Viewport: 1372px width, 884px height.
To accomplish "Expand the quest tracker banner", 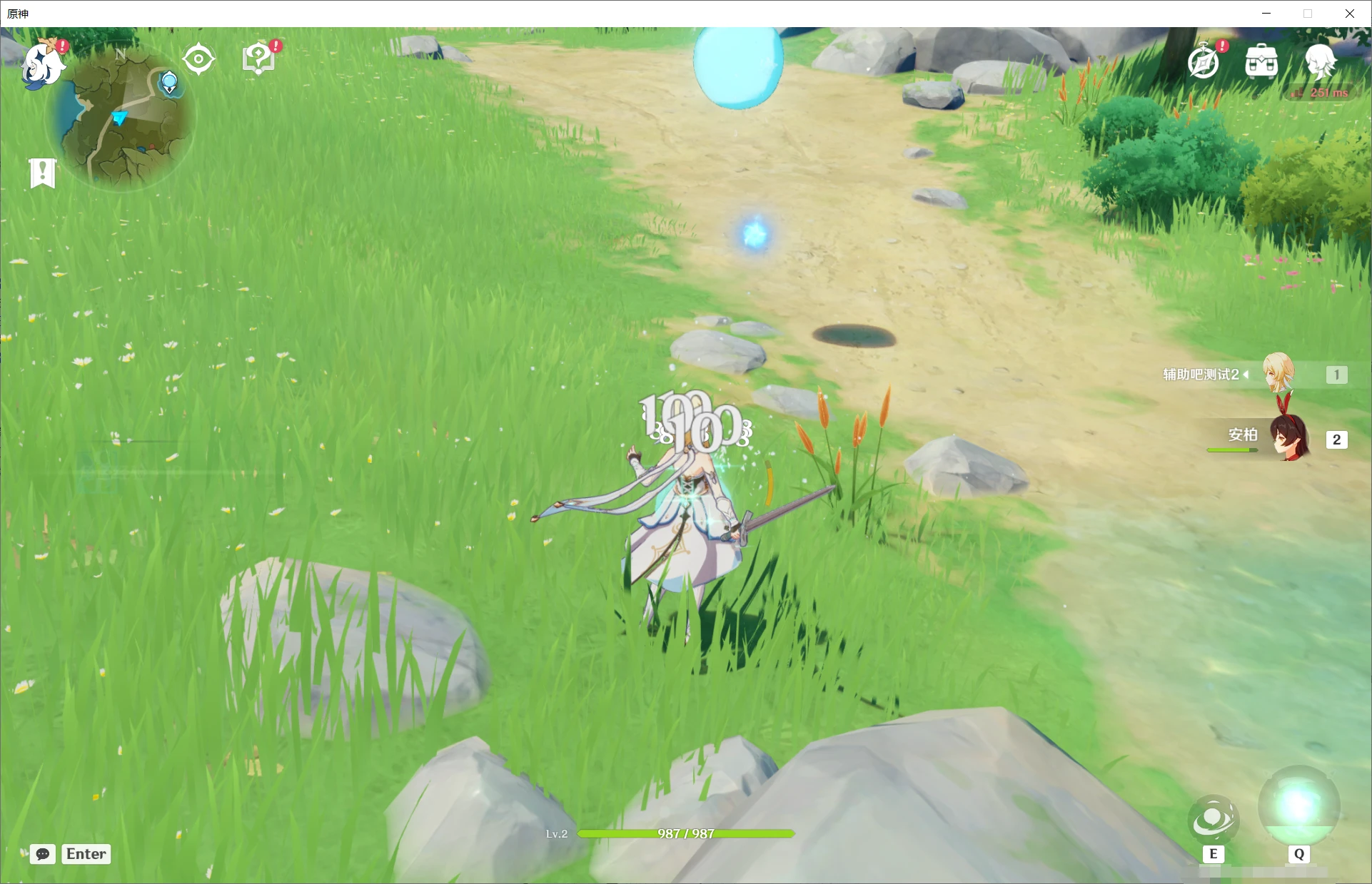I will [42, 172].
